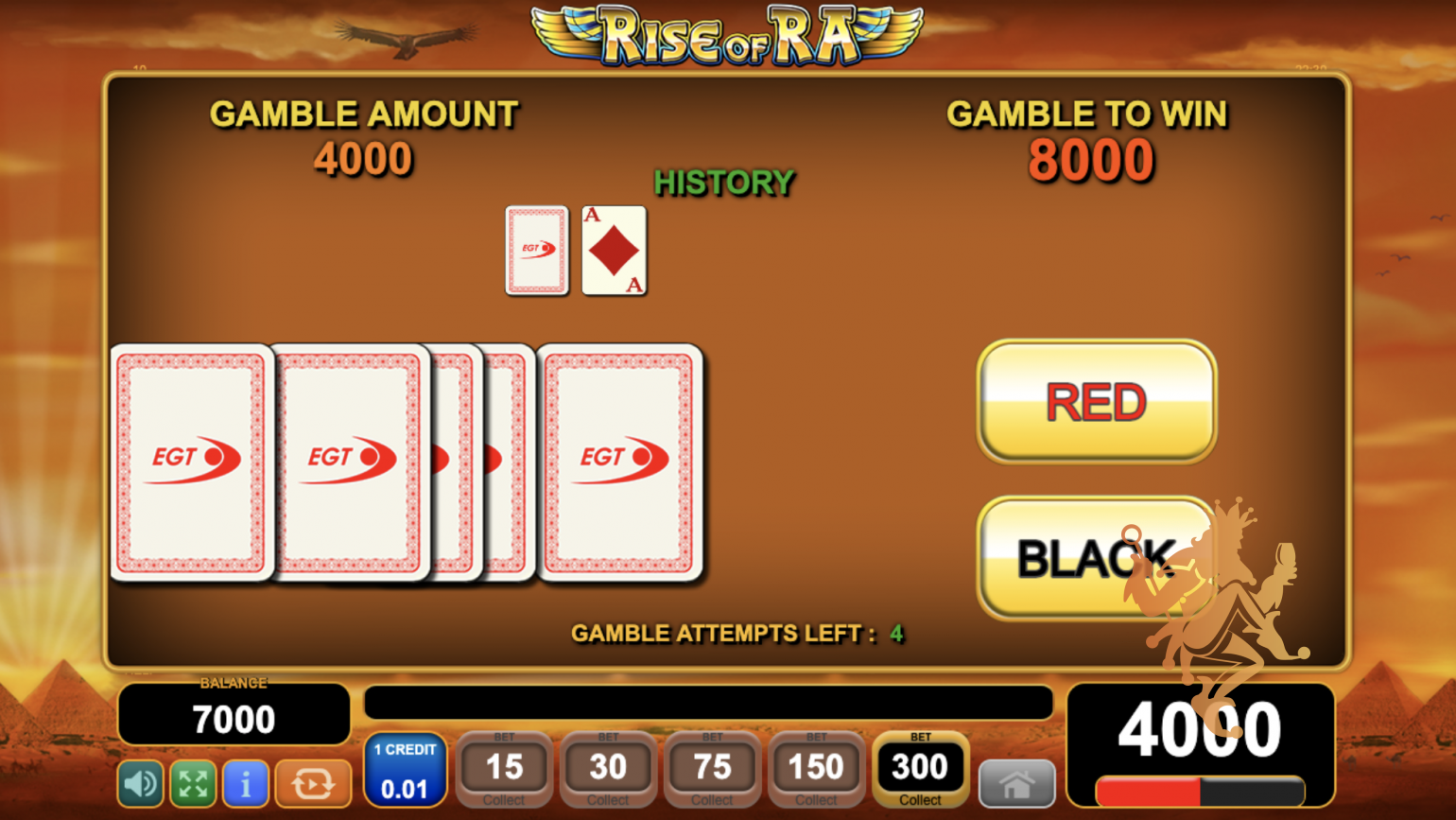
Task: Toggle fullscreen mode
Action: click(193, 784)
